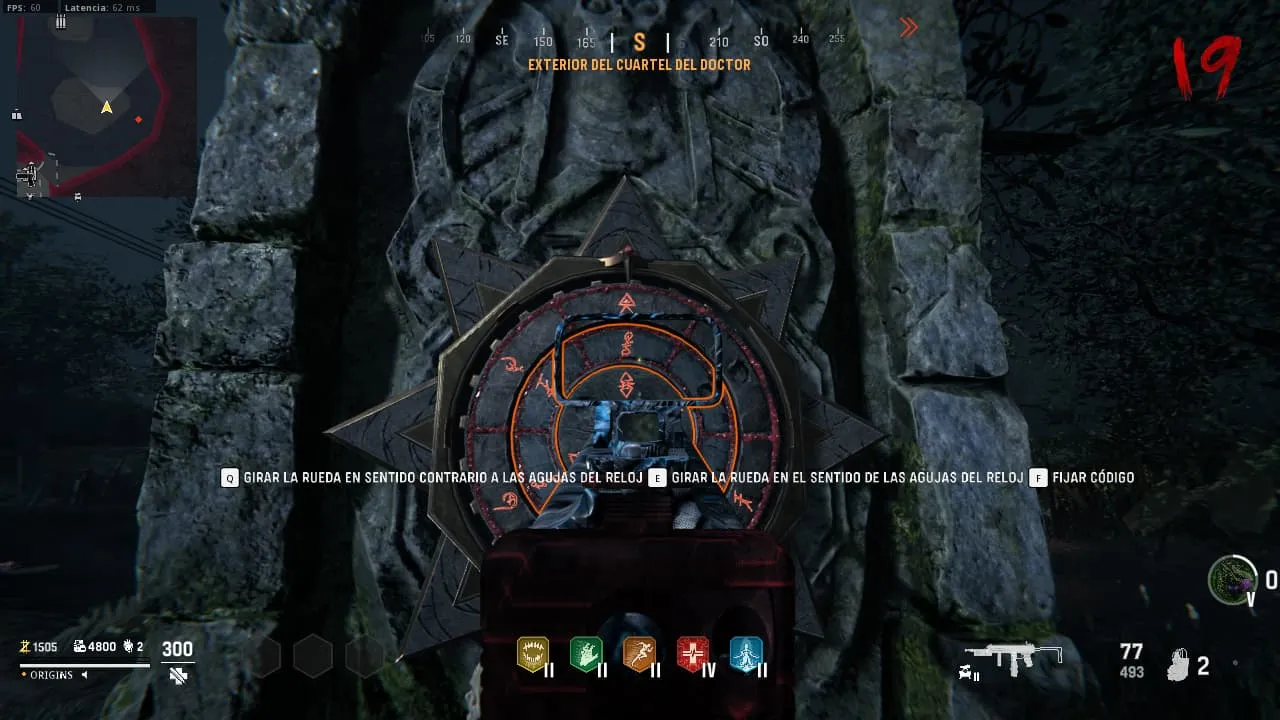Image resolution: width=1280 pixels, height=720 pixels.
Task: Click the red diamond marker on minimap
Action: coord(139,120)
